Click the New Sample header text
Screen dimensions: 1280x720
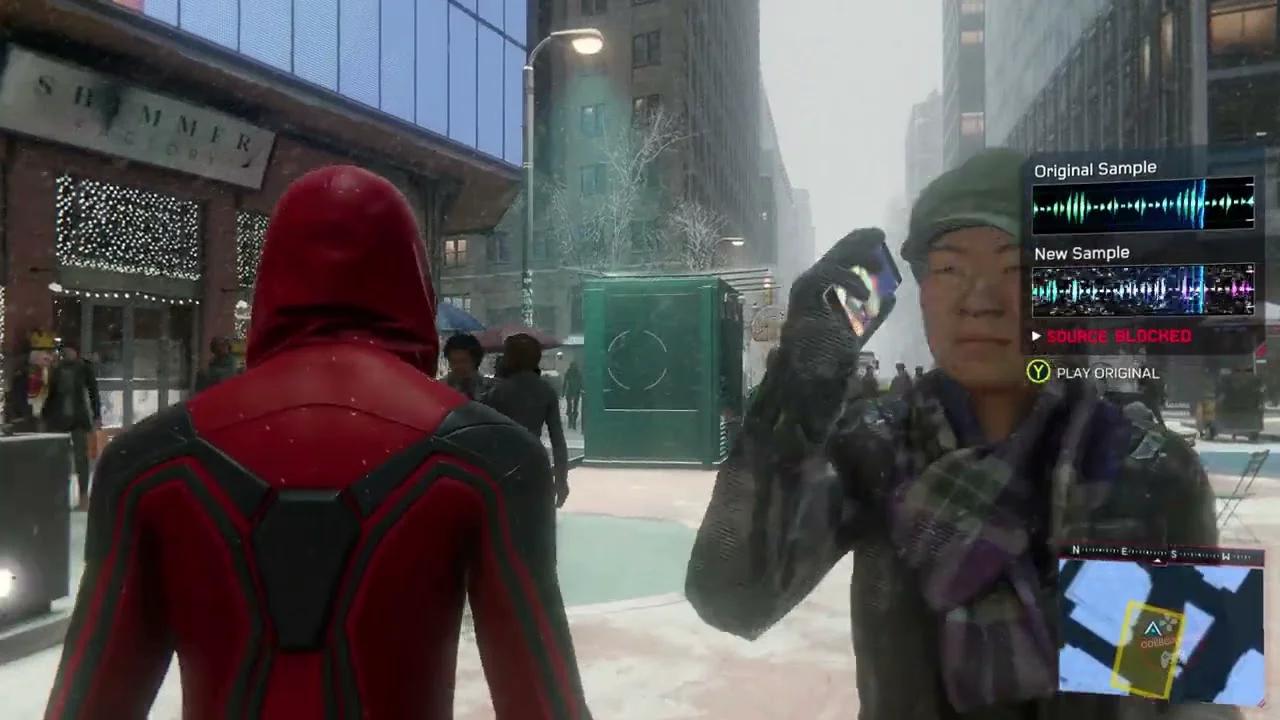[x=1080, y=252]
